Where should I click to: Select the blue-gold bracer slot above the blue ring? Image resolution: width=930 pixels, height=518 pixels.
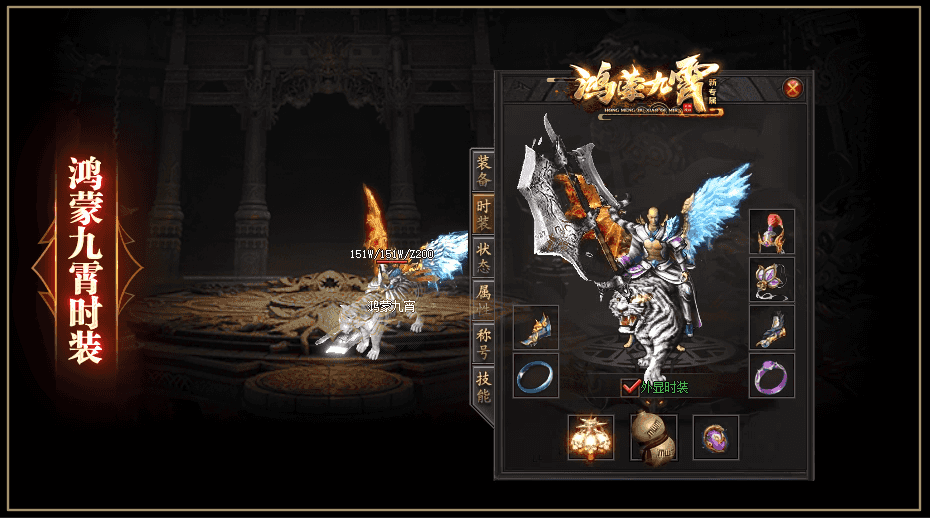[536, 328]
